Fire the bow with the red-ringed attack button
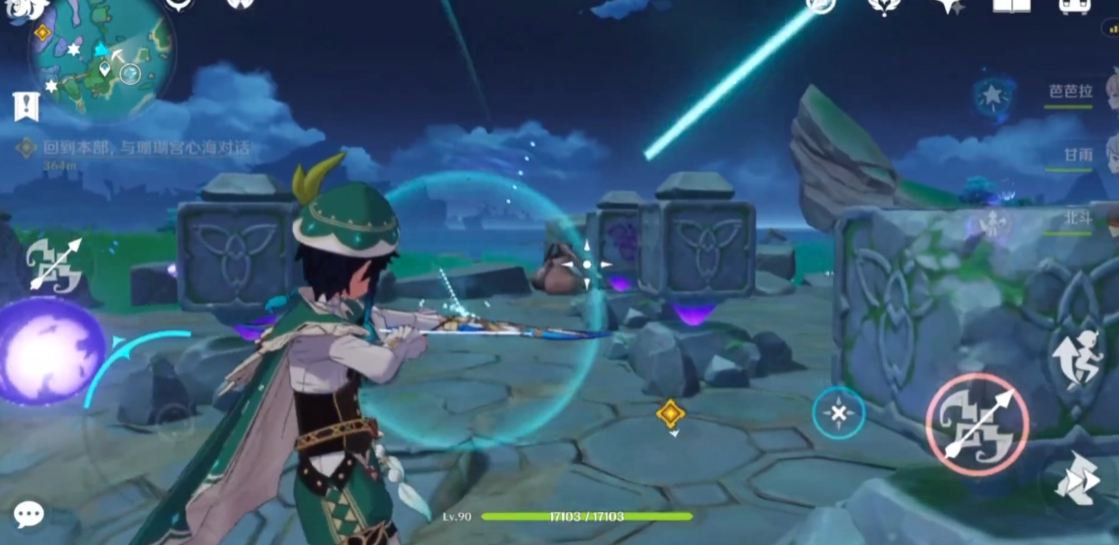 tap(977, 423)
